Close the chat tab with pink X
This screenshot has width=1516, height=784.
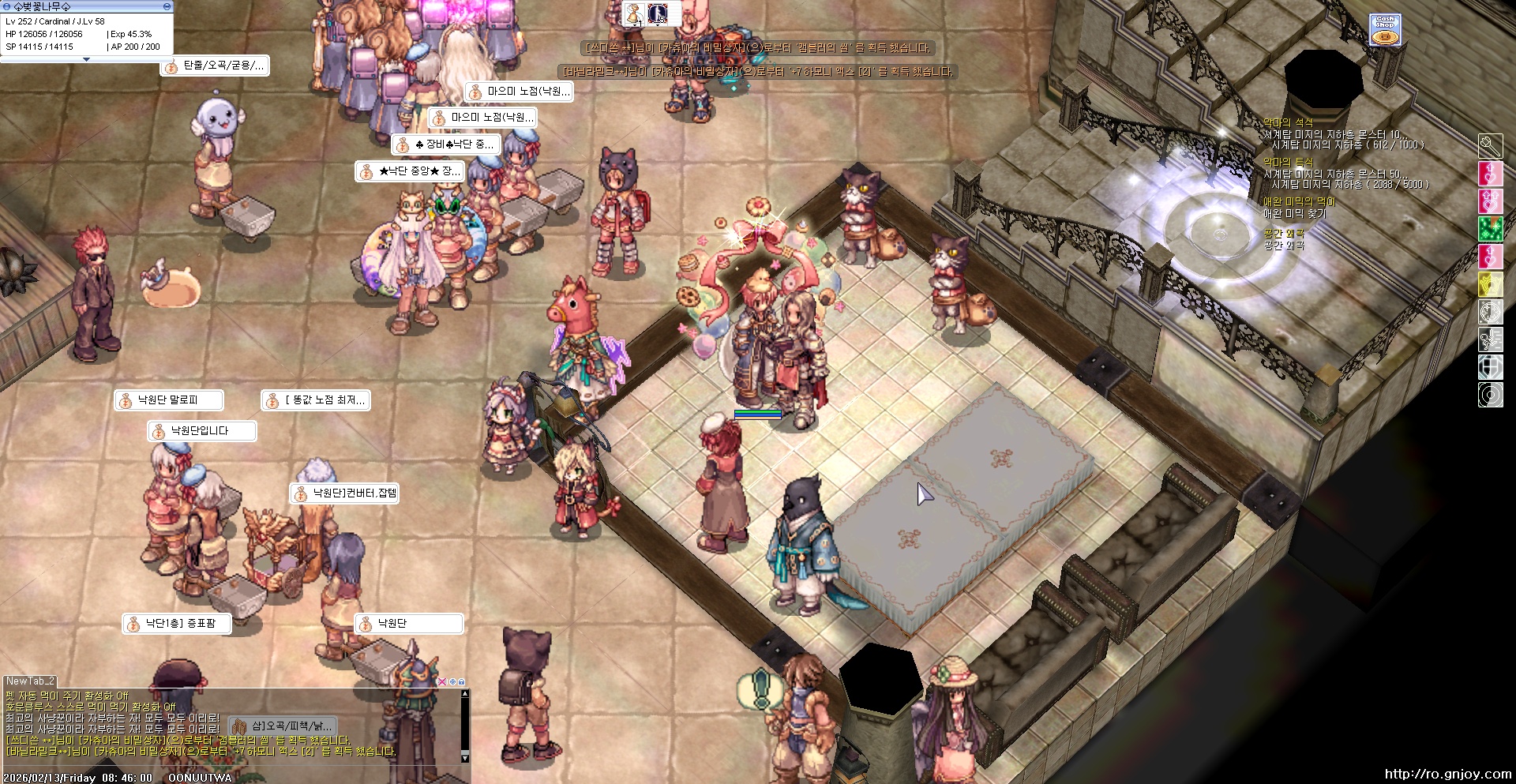click(442, 681)
